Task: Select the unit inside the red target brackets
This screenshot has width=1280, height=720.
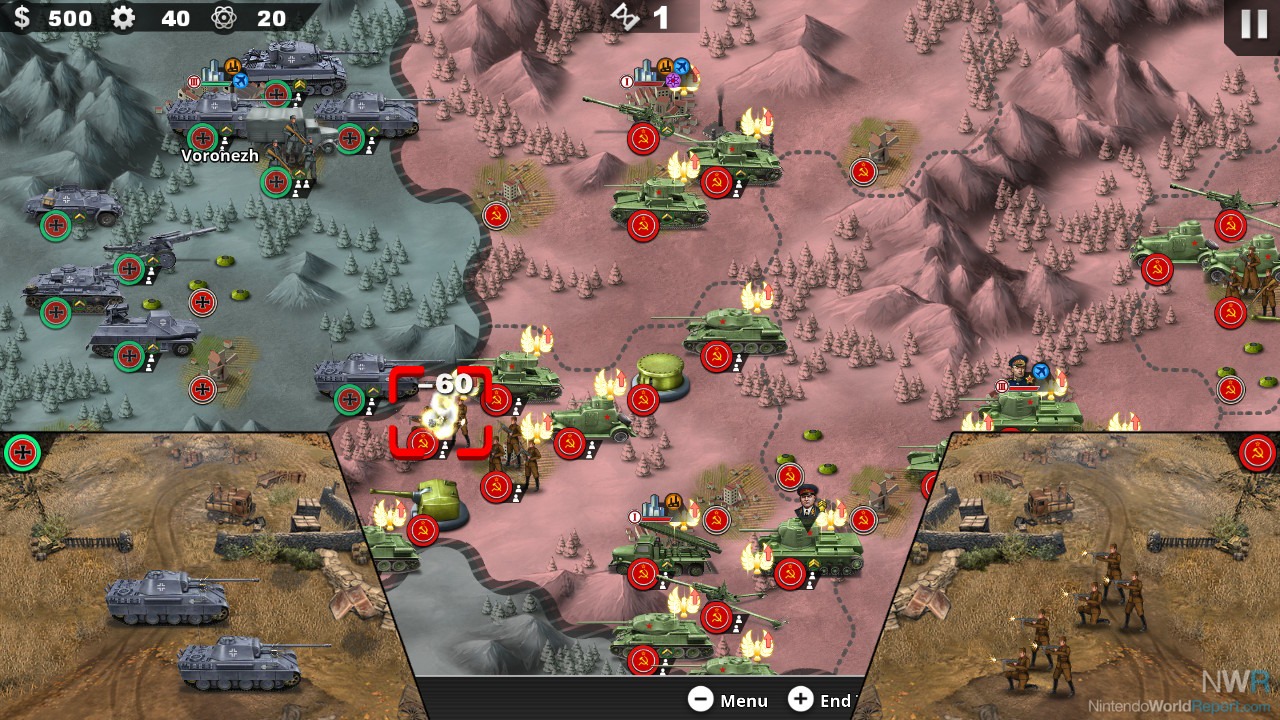Action: coord(441,415)
